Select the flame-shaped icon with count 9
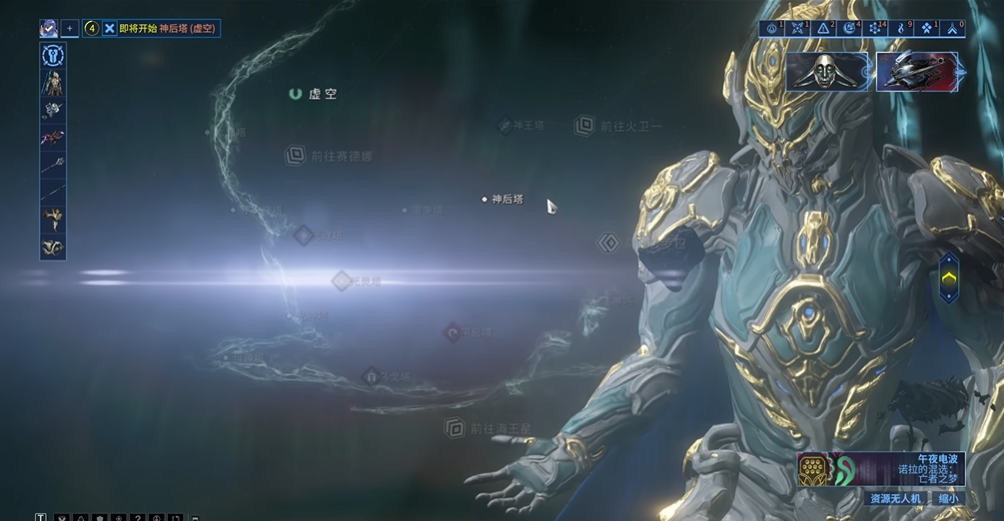The image size is (1004, 521). (x=902, y=29)
